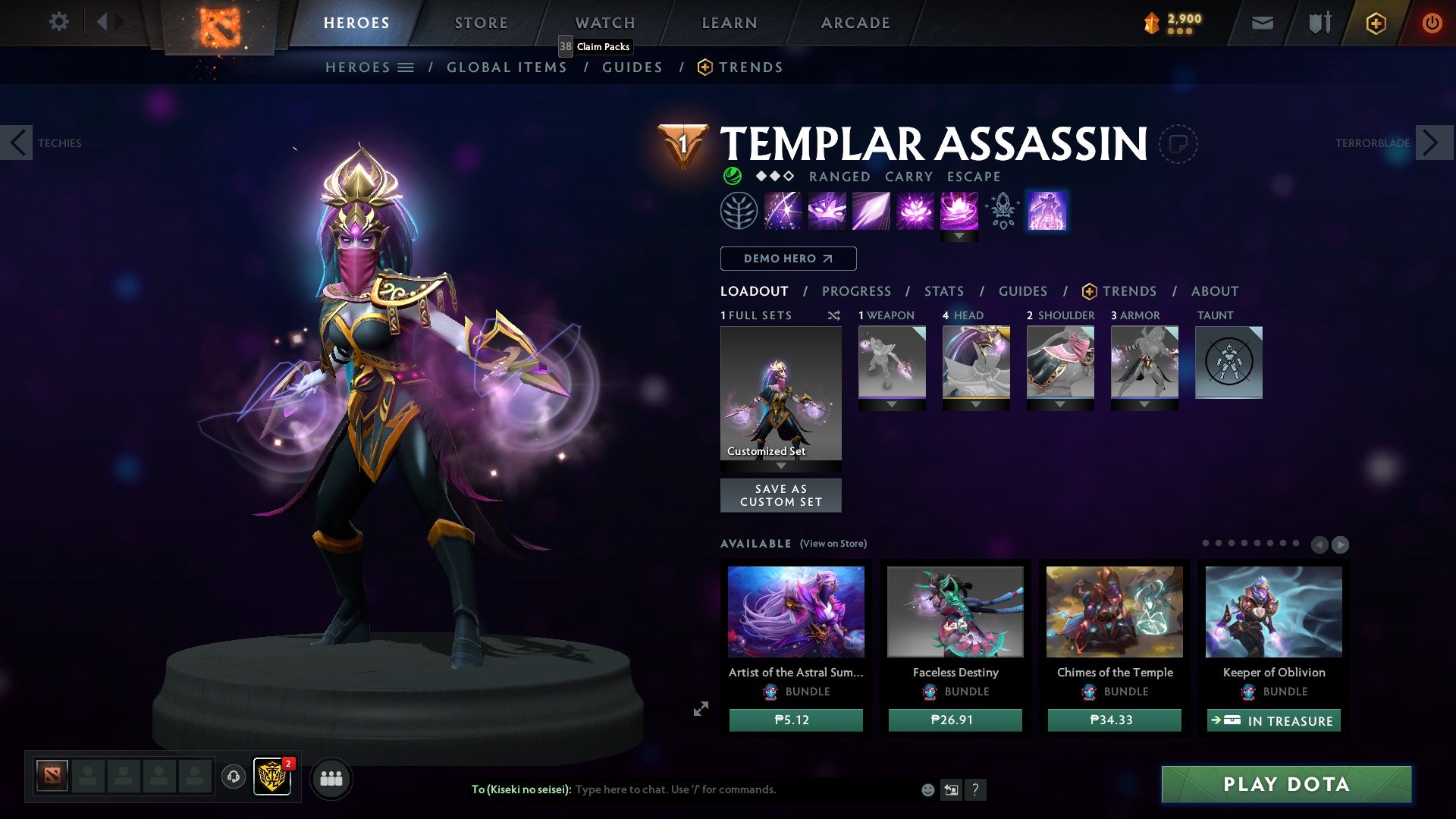
Task: Expand the Head slot dropdown arrow
Action: coord(976,404)
